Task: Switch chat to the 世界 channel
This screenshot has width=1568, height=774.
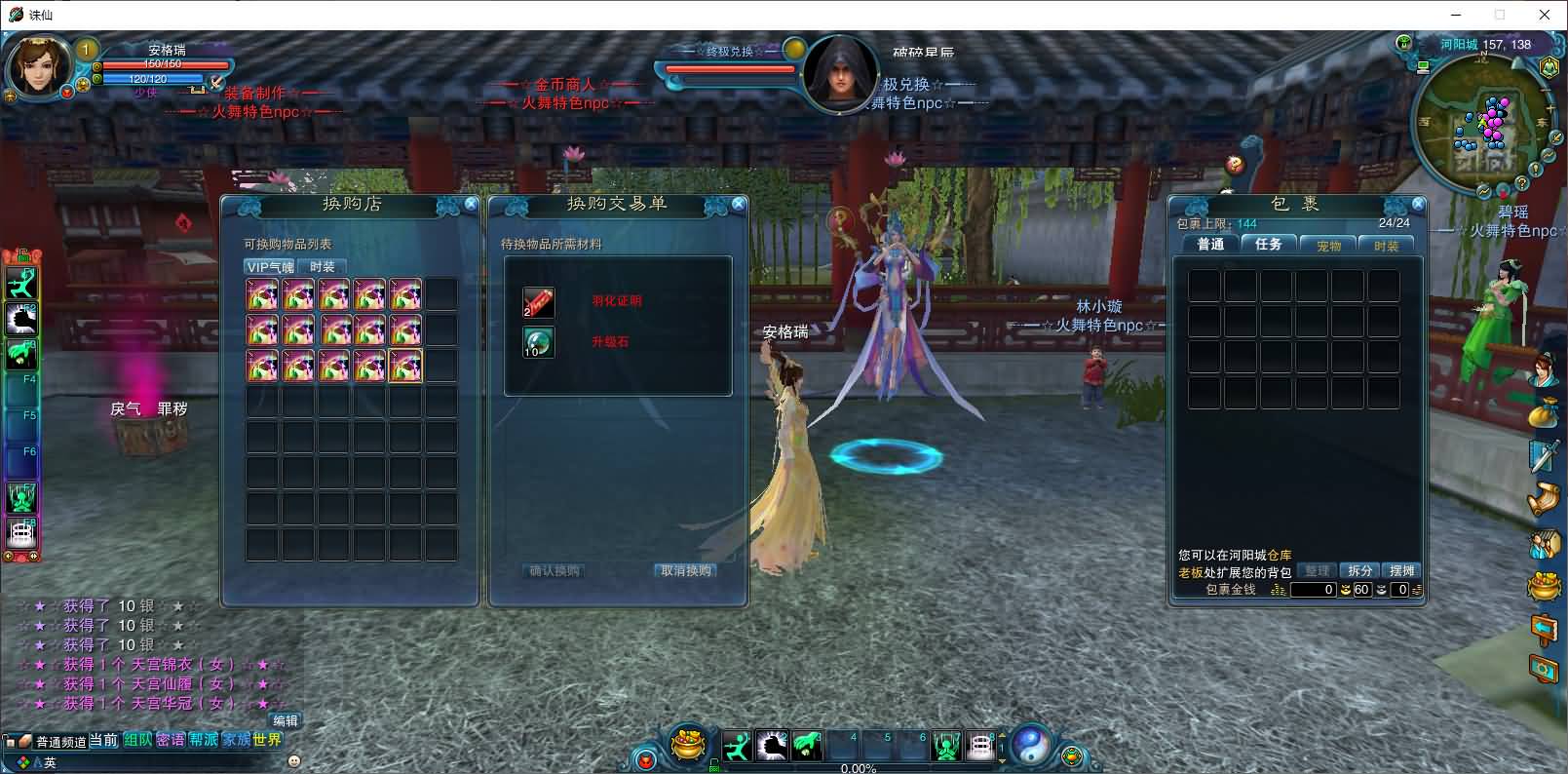Action: coord(267,740)
